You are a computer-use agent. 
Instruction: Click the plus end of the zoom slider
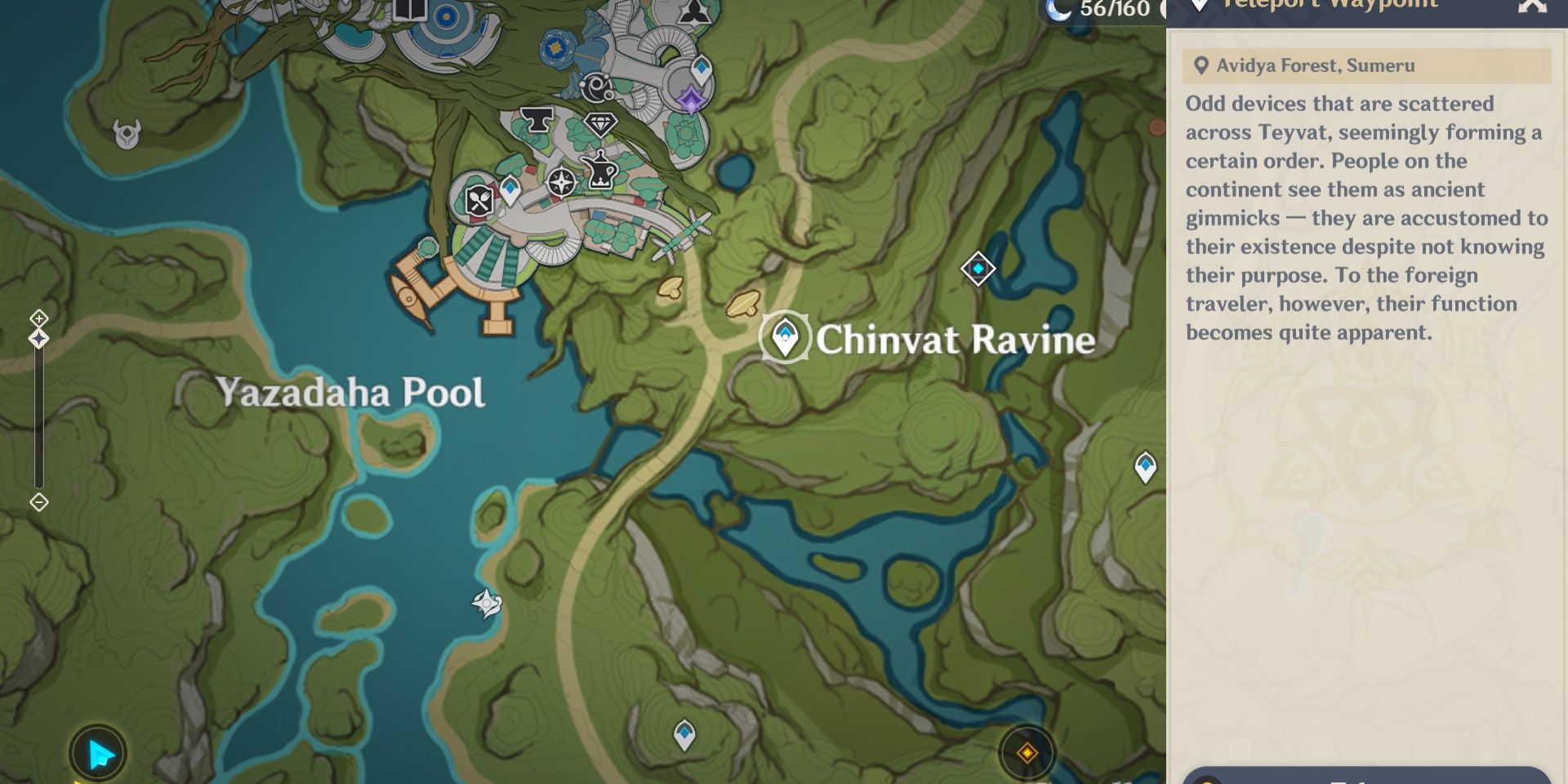pos(38,316)
